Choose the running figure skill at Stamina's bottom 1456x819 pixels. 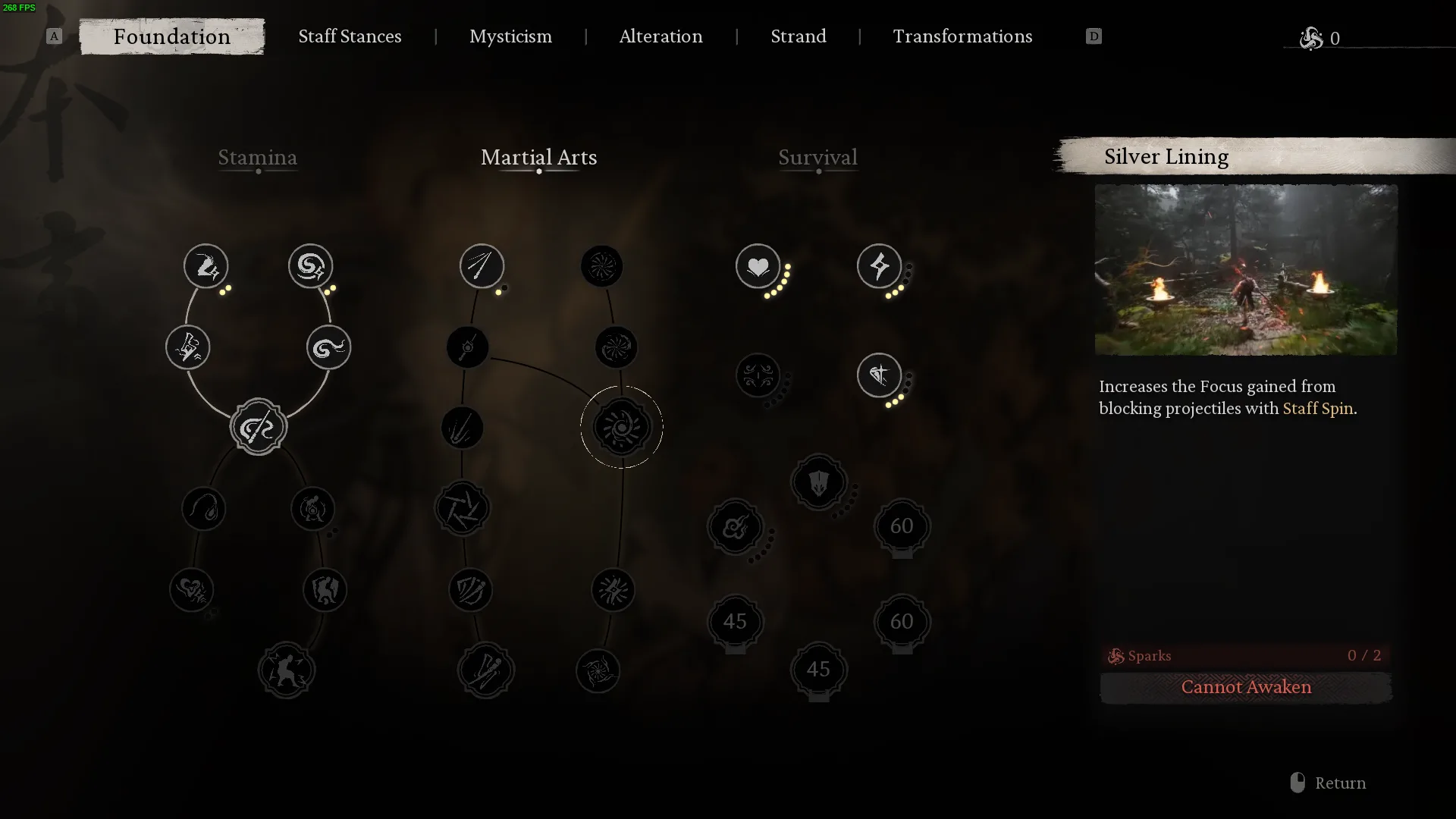[286, 670]
